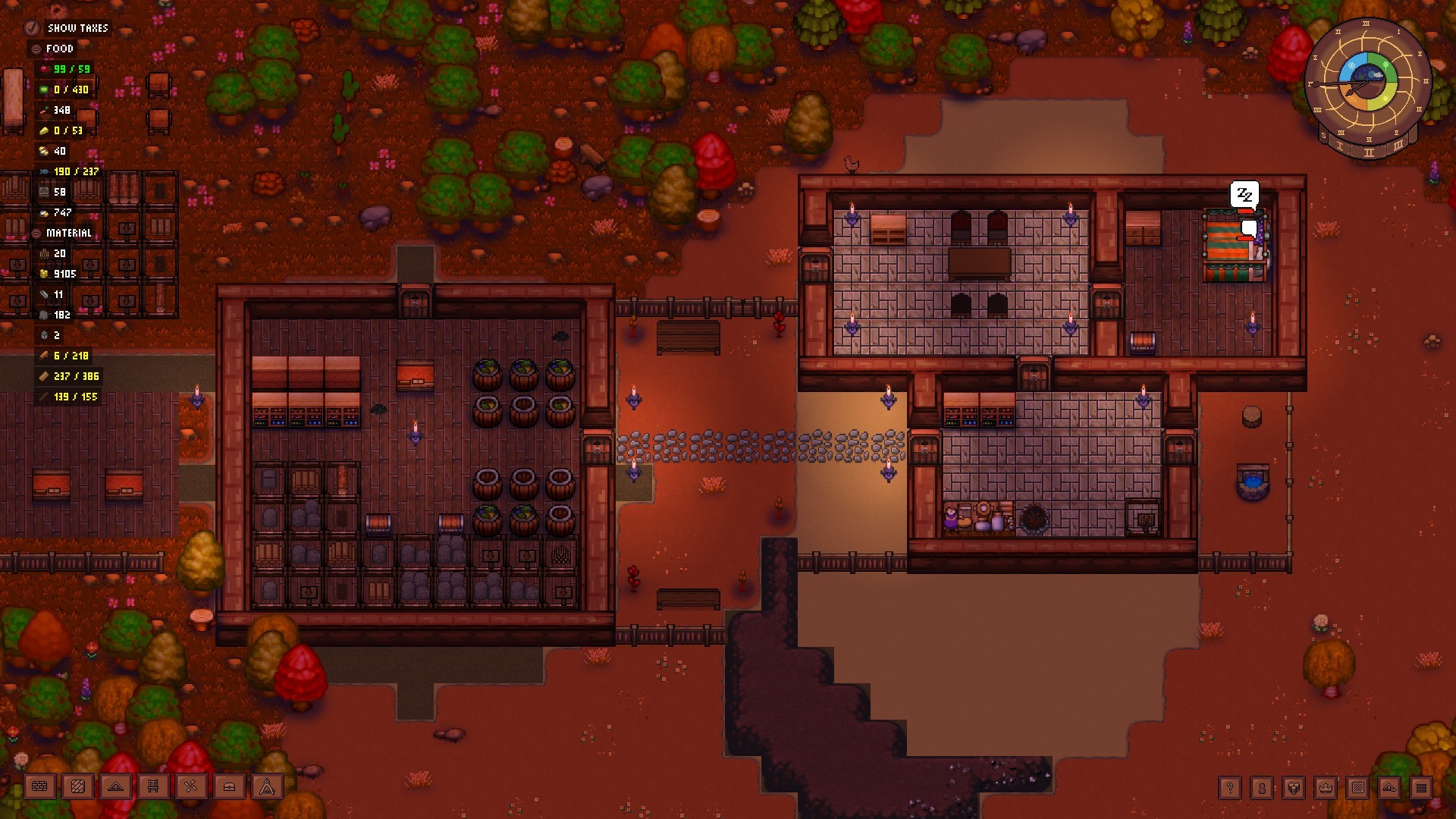Open the coin stack economy panel
This screenshot has width=1456, height=819.
[x=1294, y=788]
